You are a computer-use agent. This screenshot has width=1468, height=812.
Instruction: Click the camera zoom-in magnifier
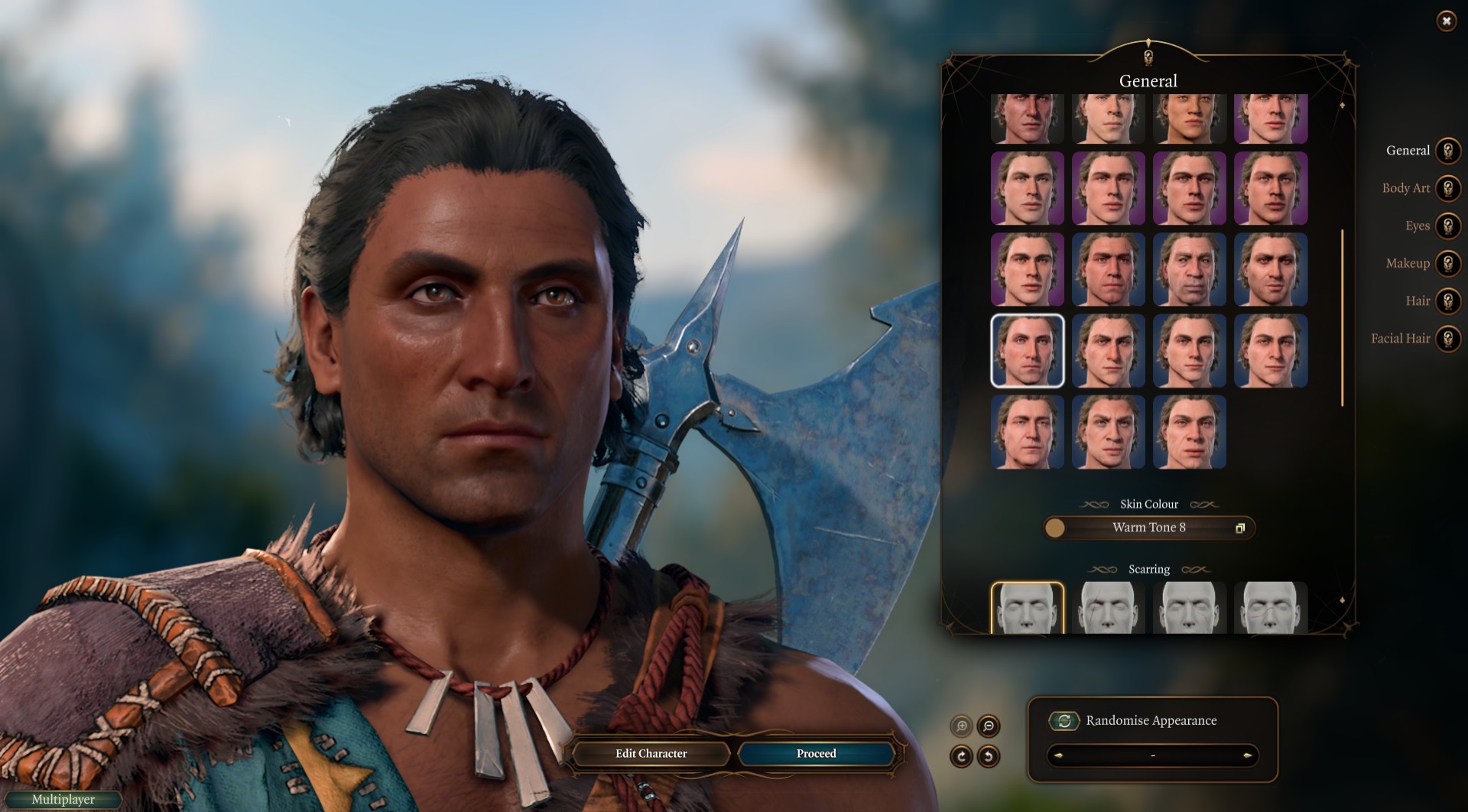tap(962, 726)
